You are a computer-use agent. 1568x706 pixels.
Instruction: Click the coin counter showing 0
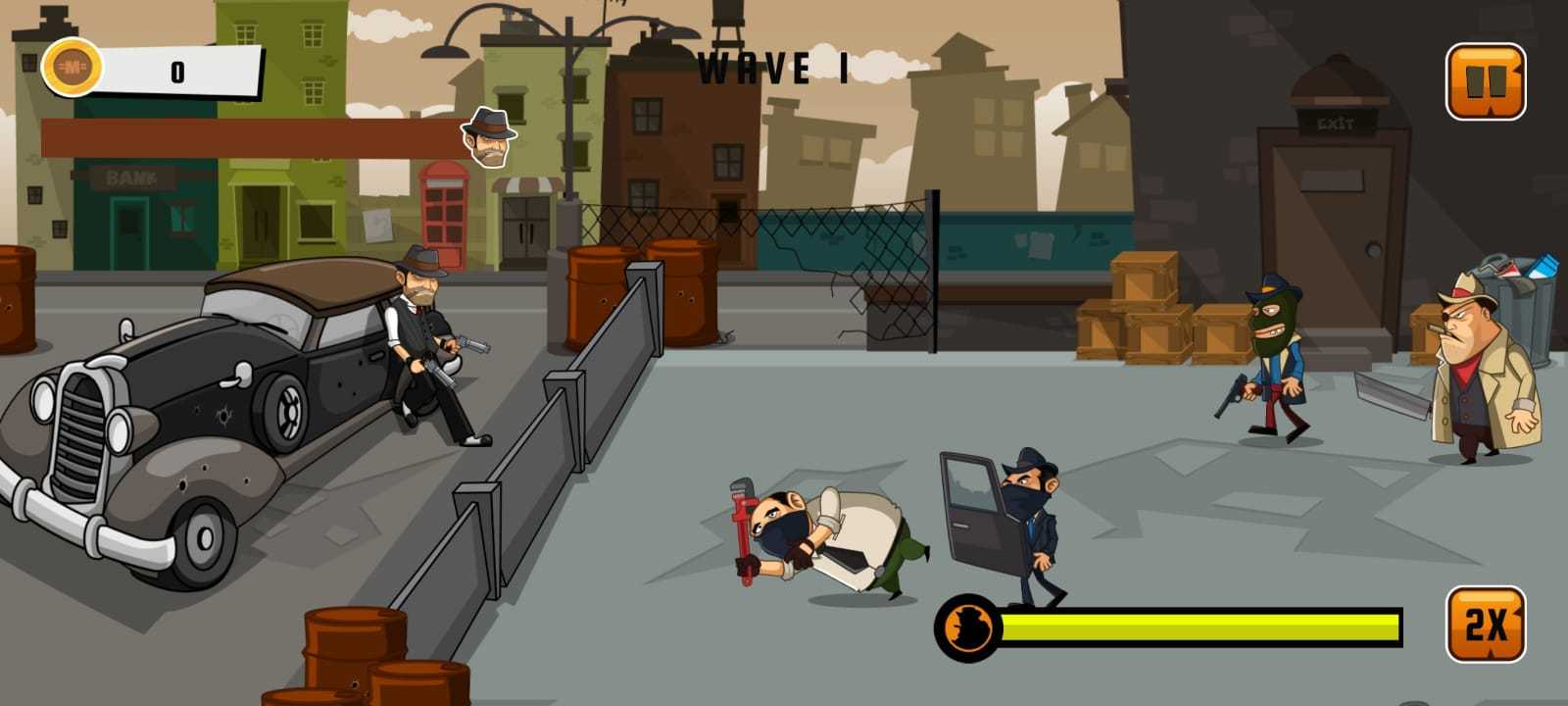click(176, 69)
